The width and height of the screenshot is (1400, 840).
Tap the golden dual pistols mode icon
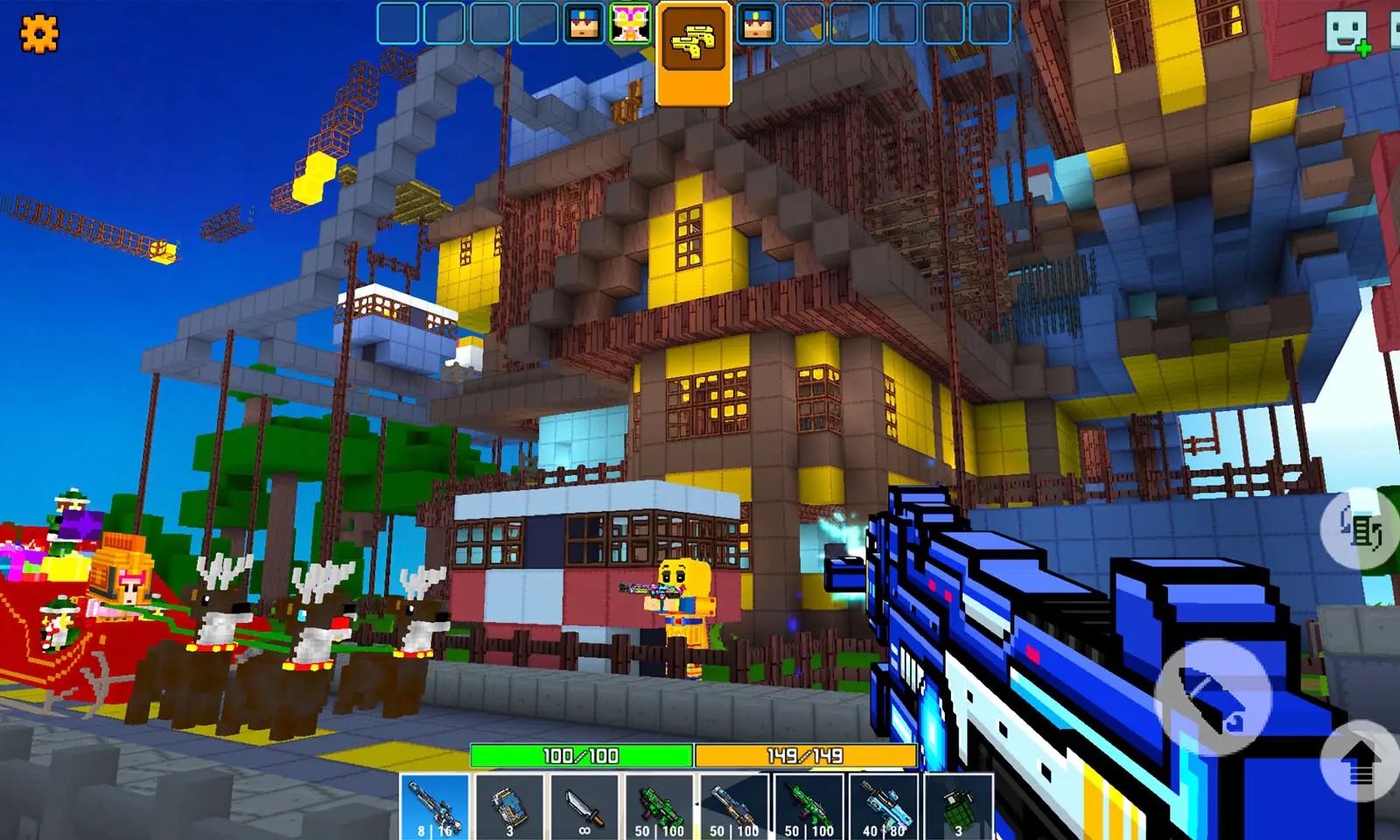click(x=694, y=41)
